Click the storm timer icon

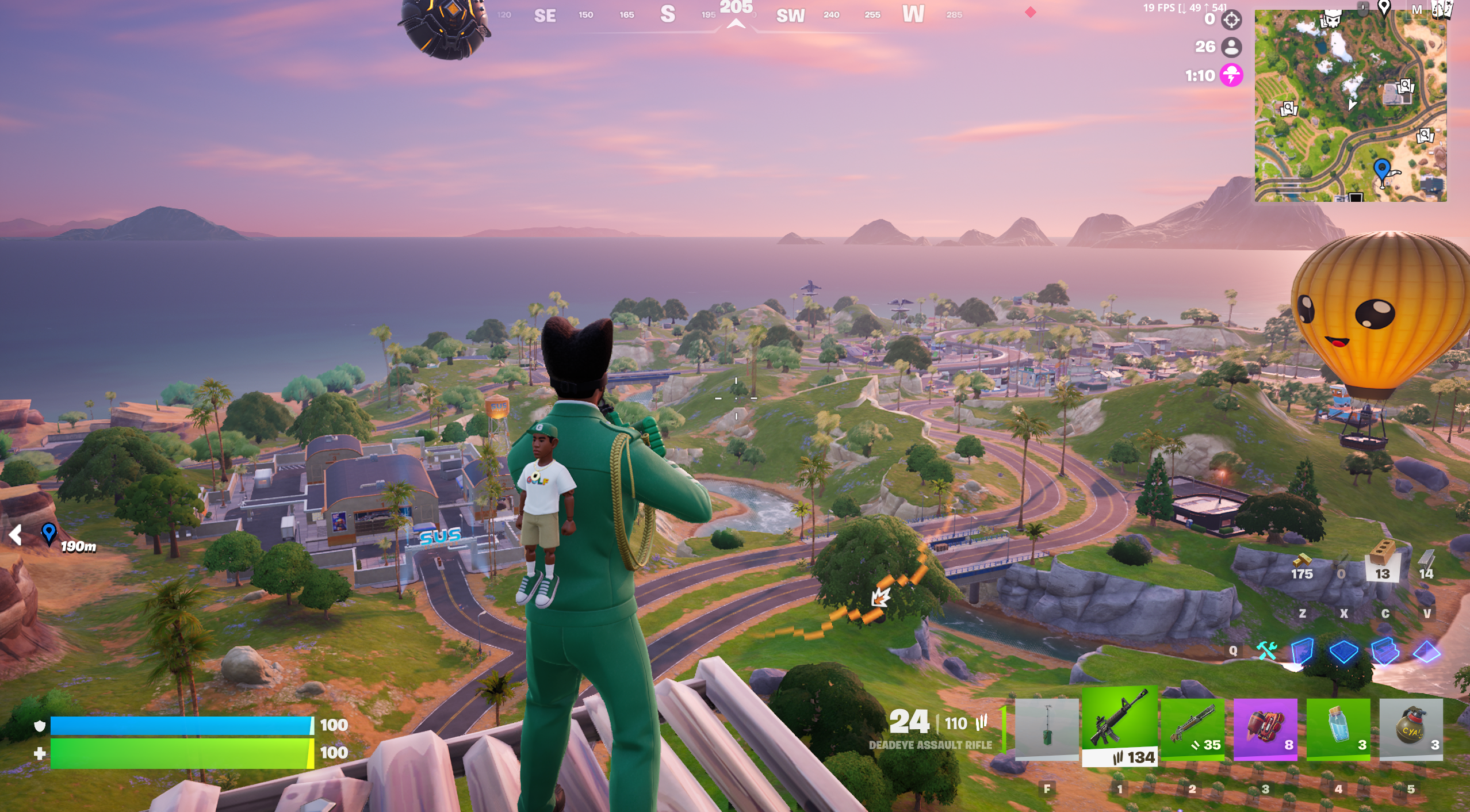coord(1231,75)
